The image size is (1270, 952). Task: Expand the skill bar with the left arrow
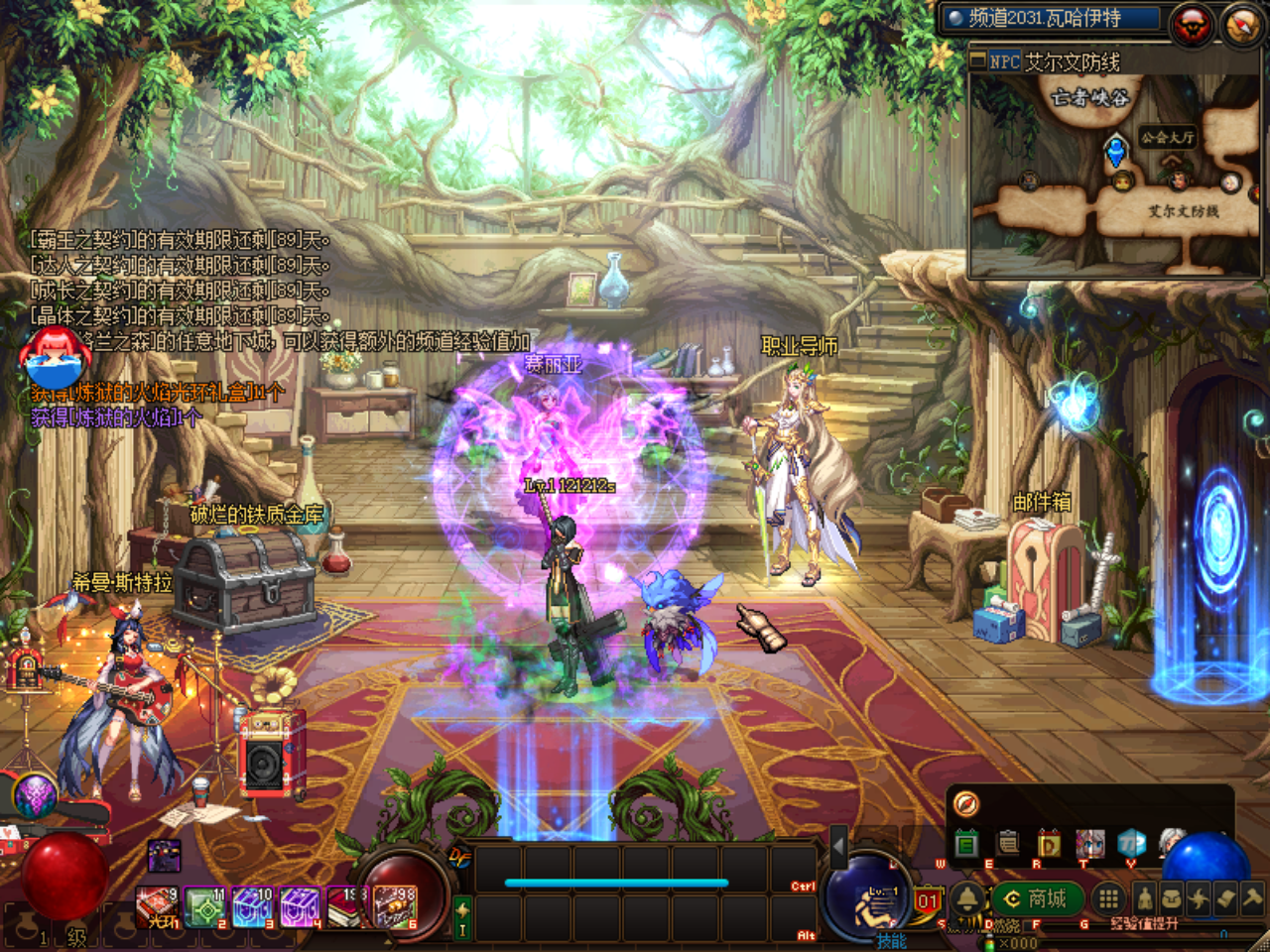pyautogui.click(x=838, y=848)
